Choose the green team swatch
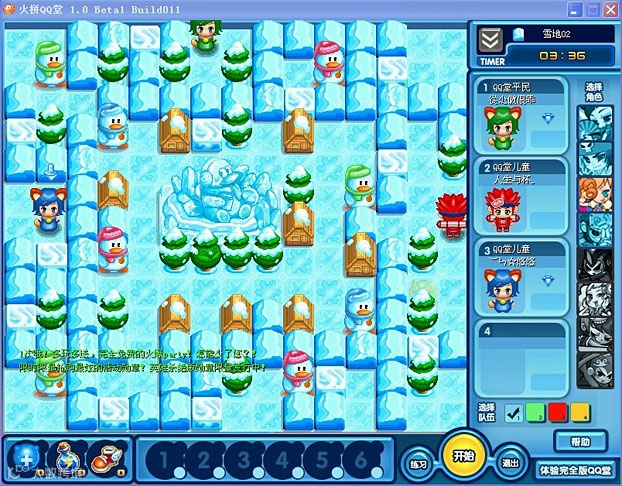The height and width of the screenshot is (486, 622). (x=536, y=411)
